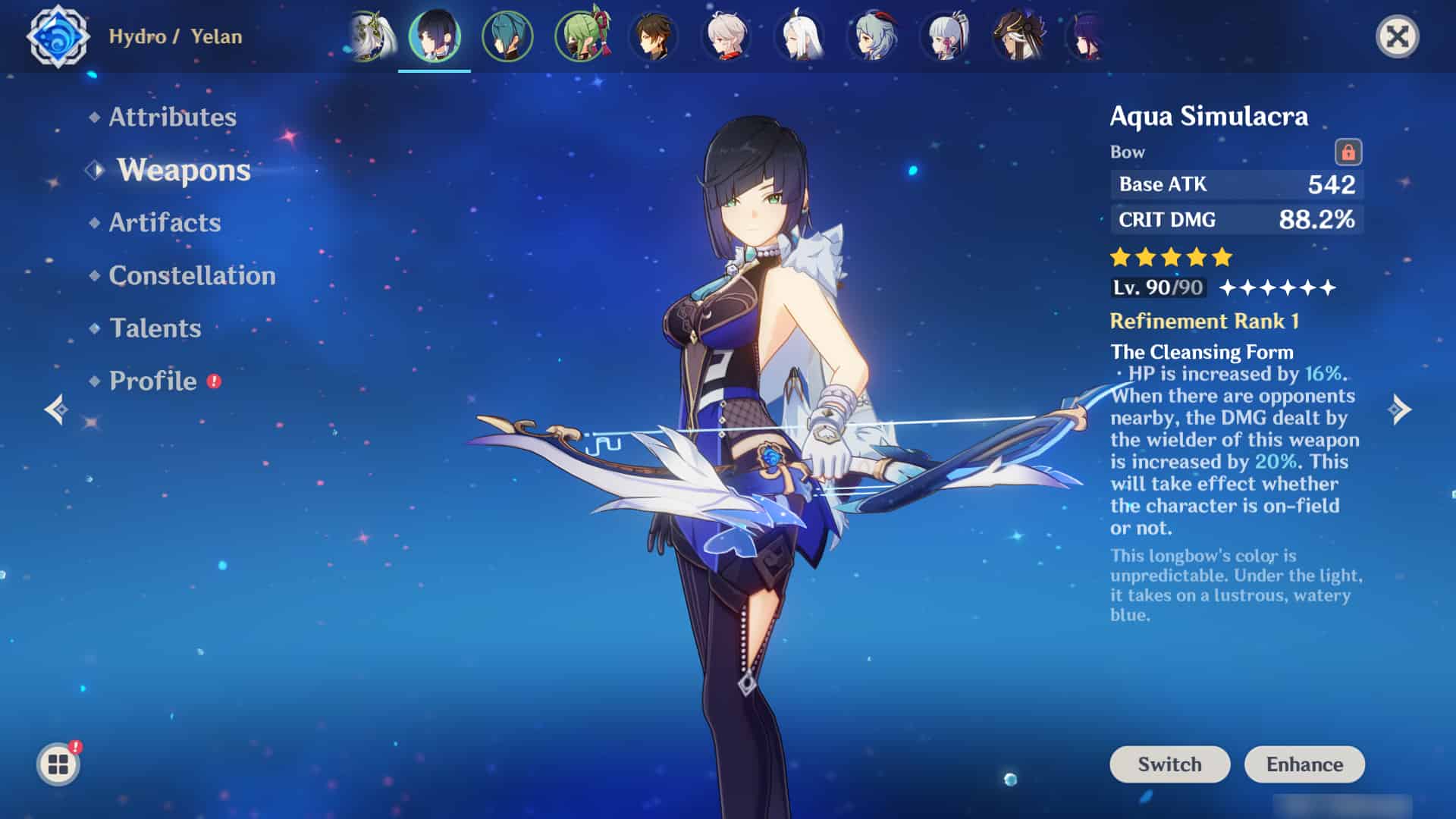Enhance the Aqua Simulacra weapon
Image resolution: width=1456 pixels, height=819 pixels.
(x=1304, y=764)
